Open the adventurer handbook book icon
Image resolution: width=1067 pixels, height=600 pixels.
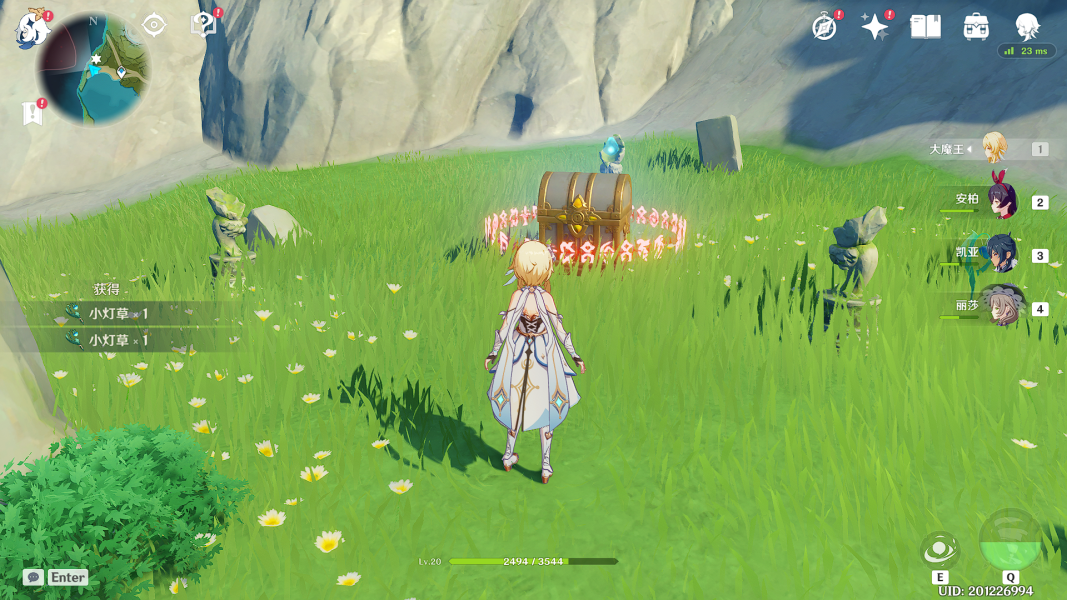pos(926,27)
